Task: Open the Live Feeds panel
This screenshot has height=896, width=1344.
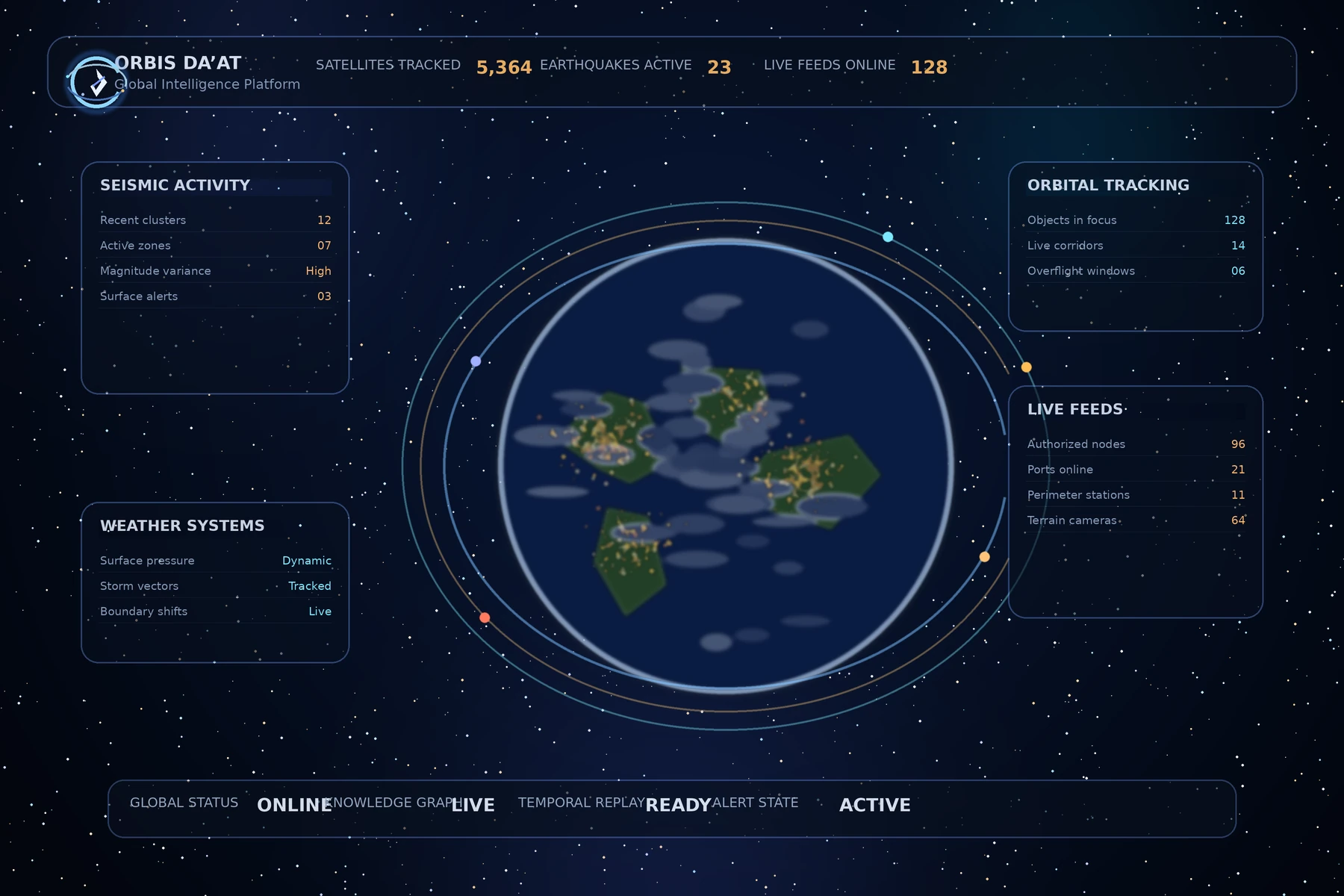Action: coord(1075,409)
